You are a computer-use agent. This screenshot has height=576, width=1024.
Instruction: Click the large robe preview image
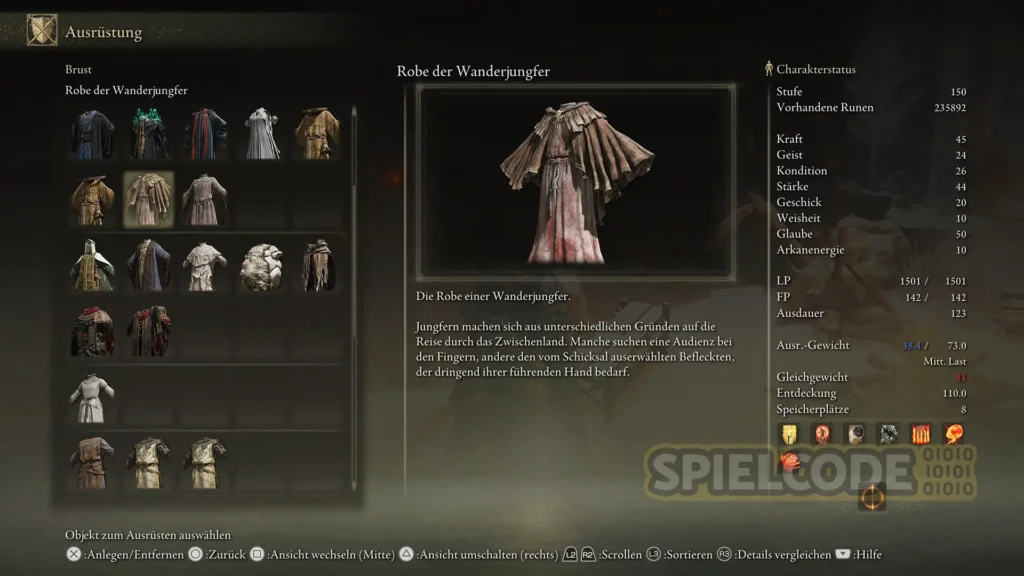576,181
